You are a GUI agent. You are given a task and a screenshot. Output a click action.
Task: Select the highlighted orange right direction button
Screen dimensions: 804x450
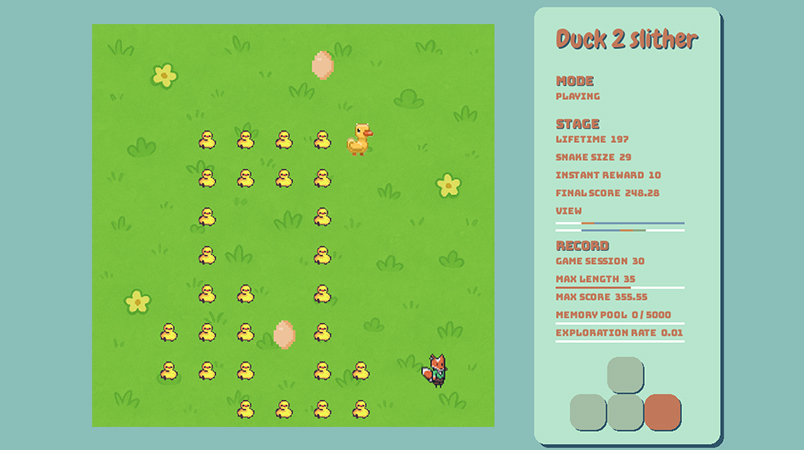[x=662, y=411]
